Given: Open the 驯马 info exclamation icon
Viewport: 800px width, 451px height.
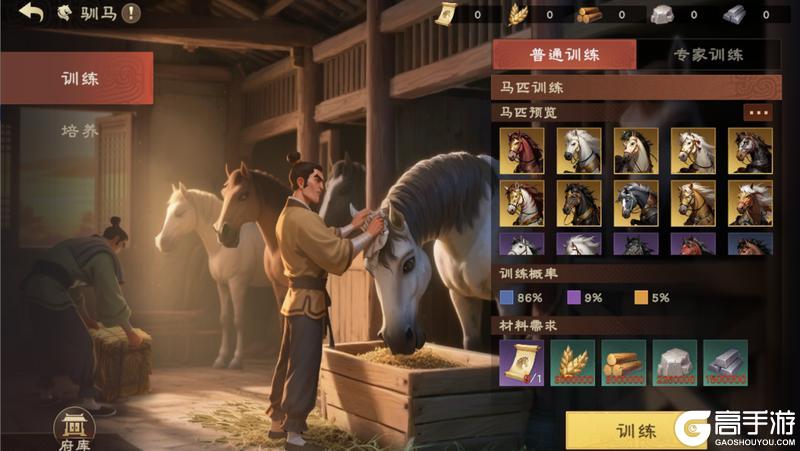Looking at the screenshot, I should tap(131, 14).
